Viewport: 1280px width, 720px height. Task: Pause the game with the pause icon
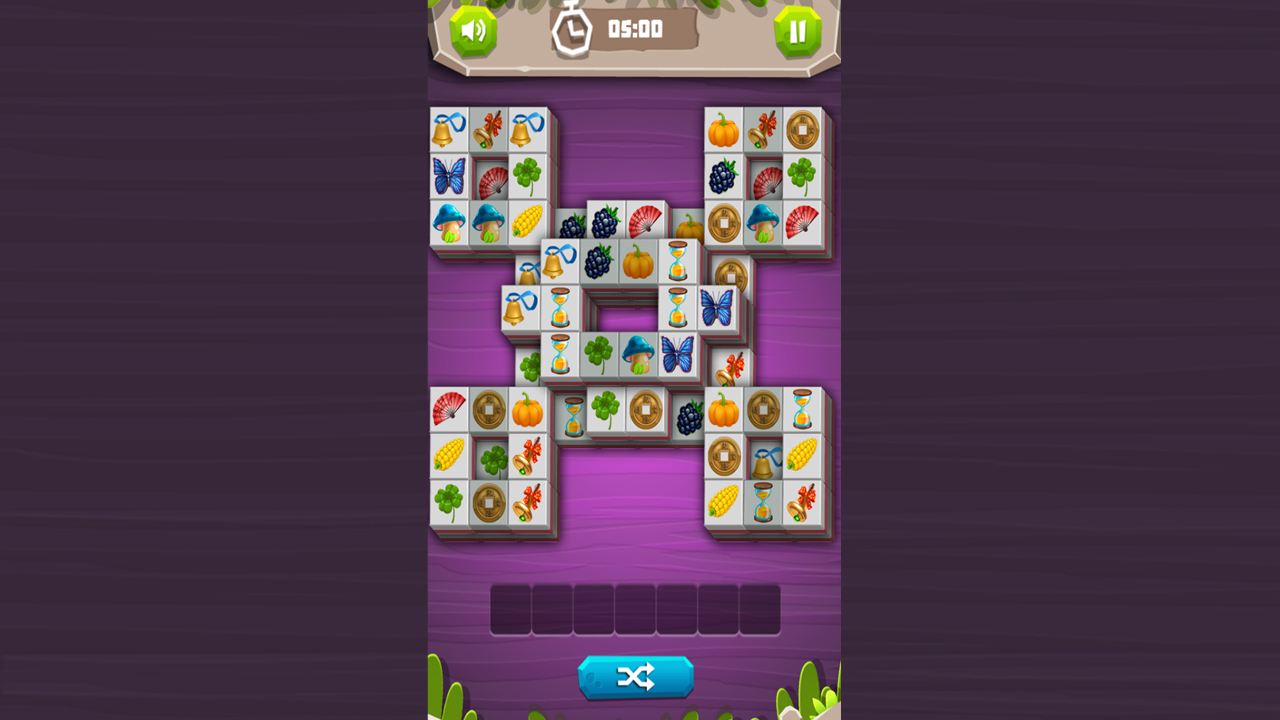click(795, 28)
